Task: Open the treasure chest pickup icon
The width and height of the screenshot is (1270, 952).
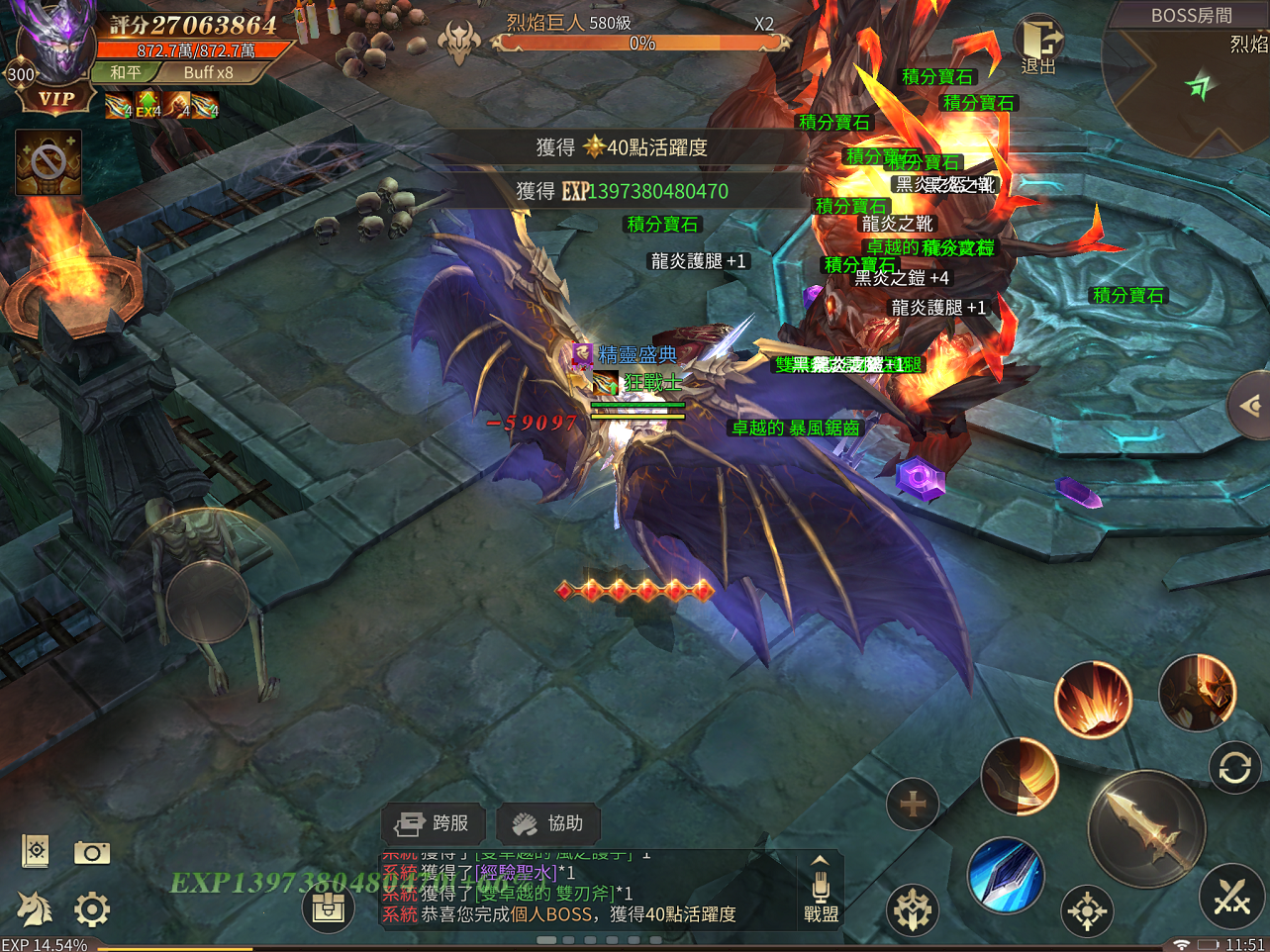Action: tap(328, 906)
